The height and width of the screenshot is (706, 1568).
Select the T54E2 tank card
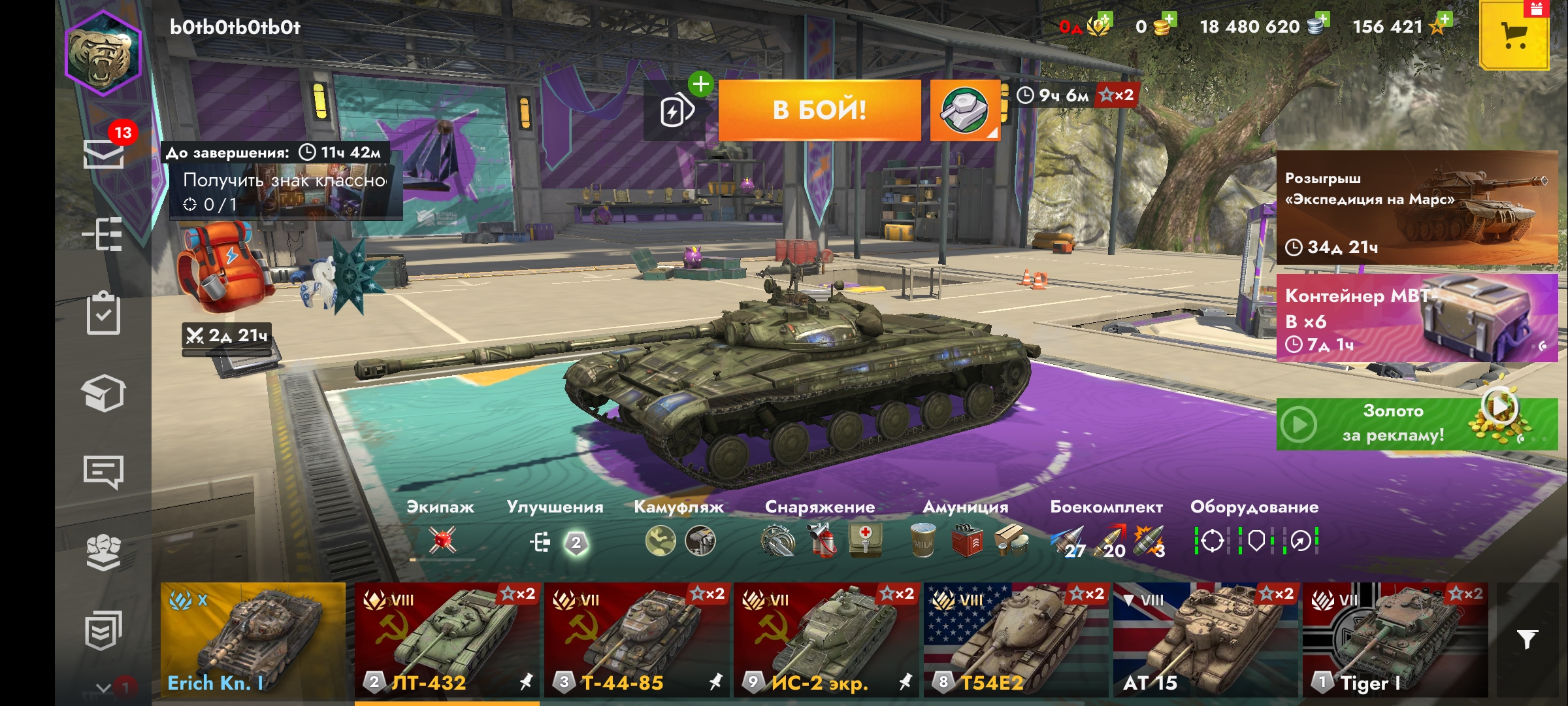click(1016, 640)
